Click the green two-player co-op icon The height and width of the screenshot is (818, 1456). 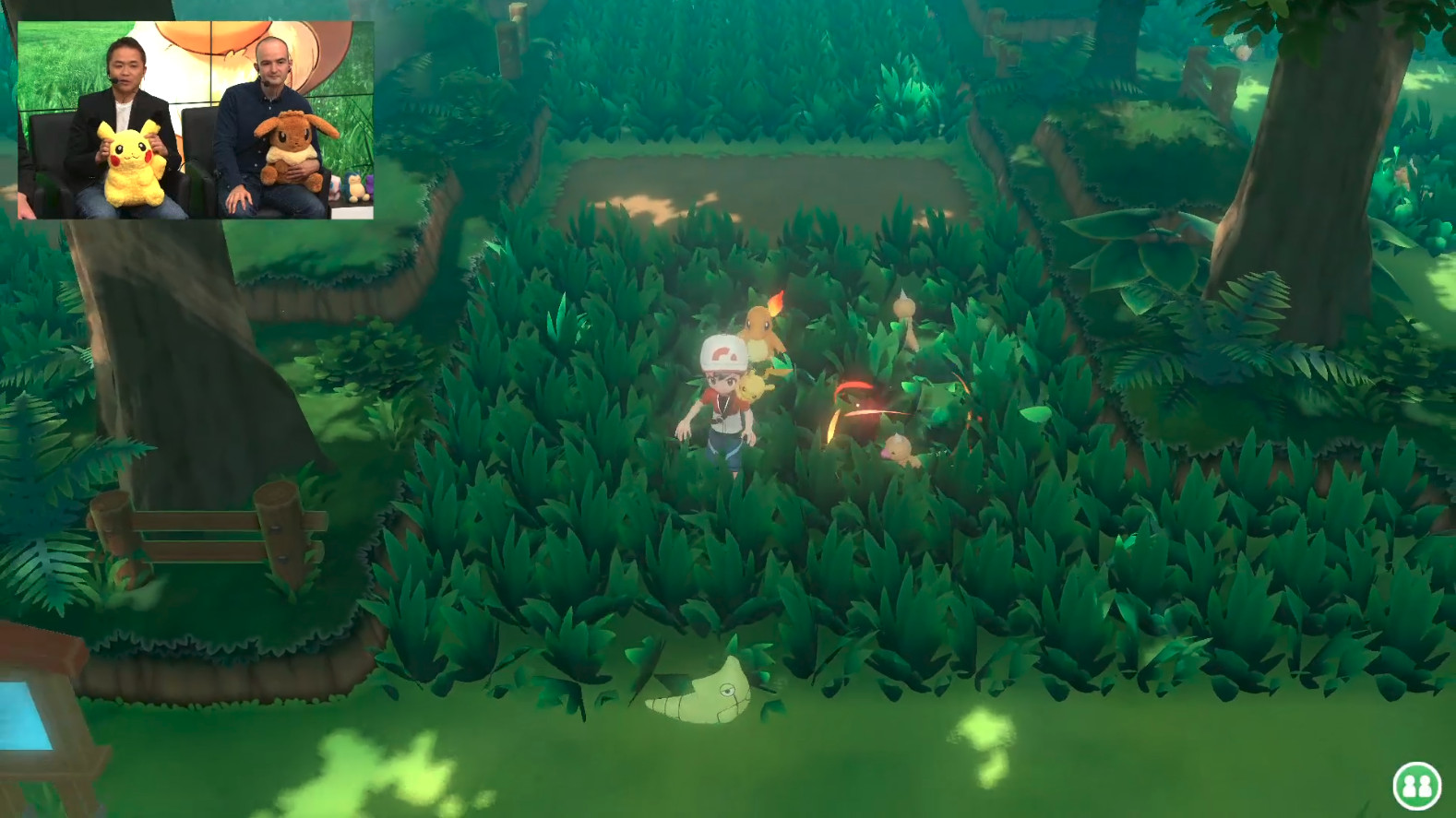tap(1416, 785)
